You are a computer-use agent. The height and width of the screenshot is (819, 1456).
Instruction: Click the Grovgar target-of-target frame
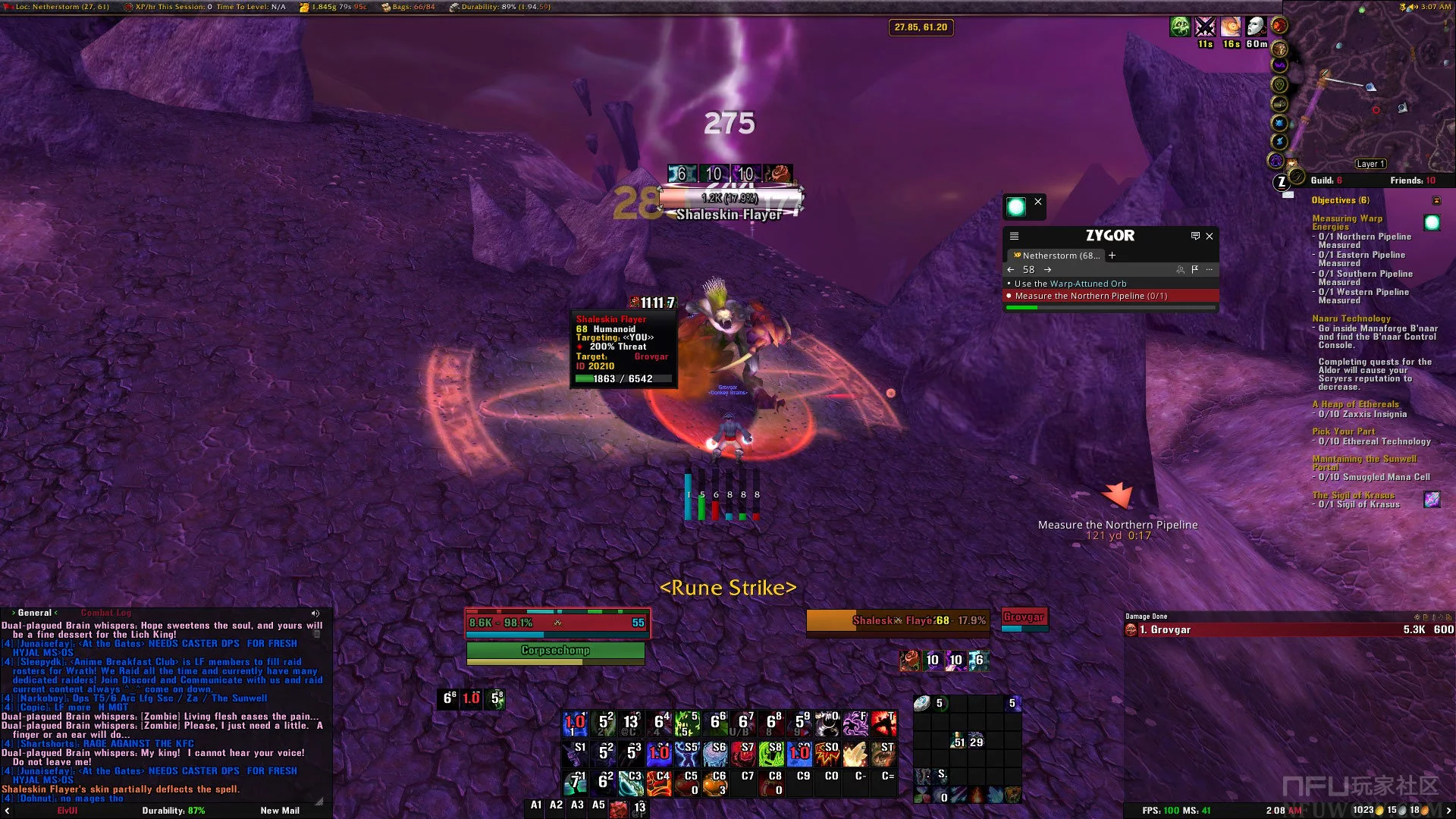tap(1024, 617)
